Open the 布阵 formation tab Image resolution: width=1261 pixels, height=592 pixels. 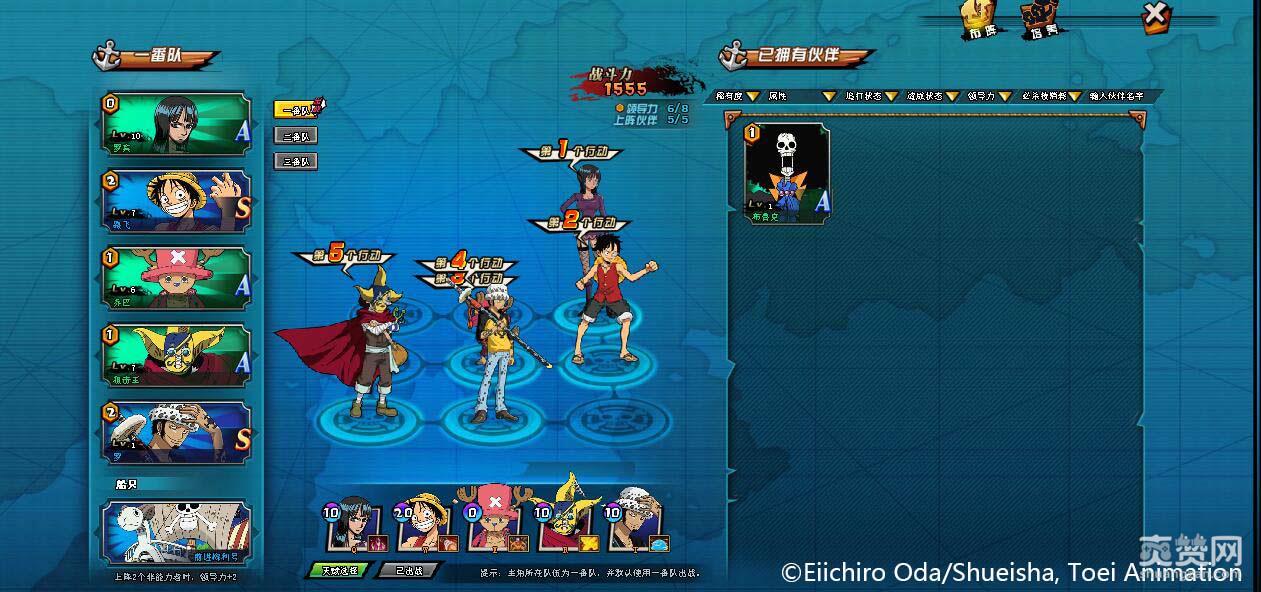(x=981, y=20)
